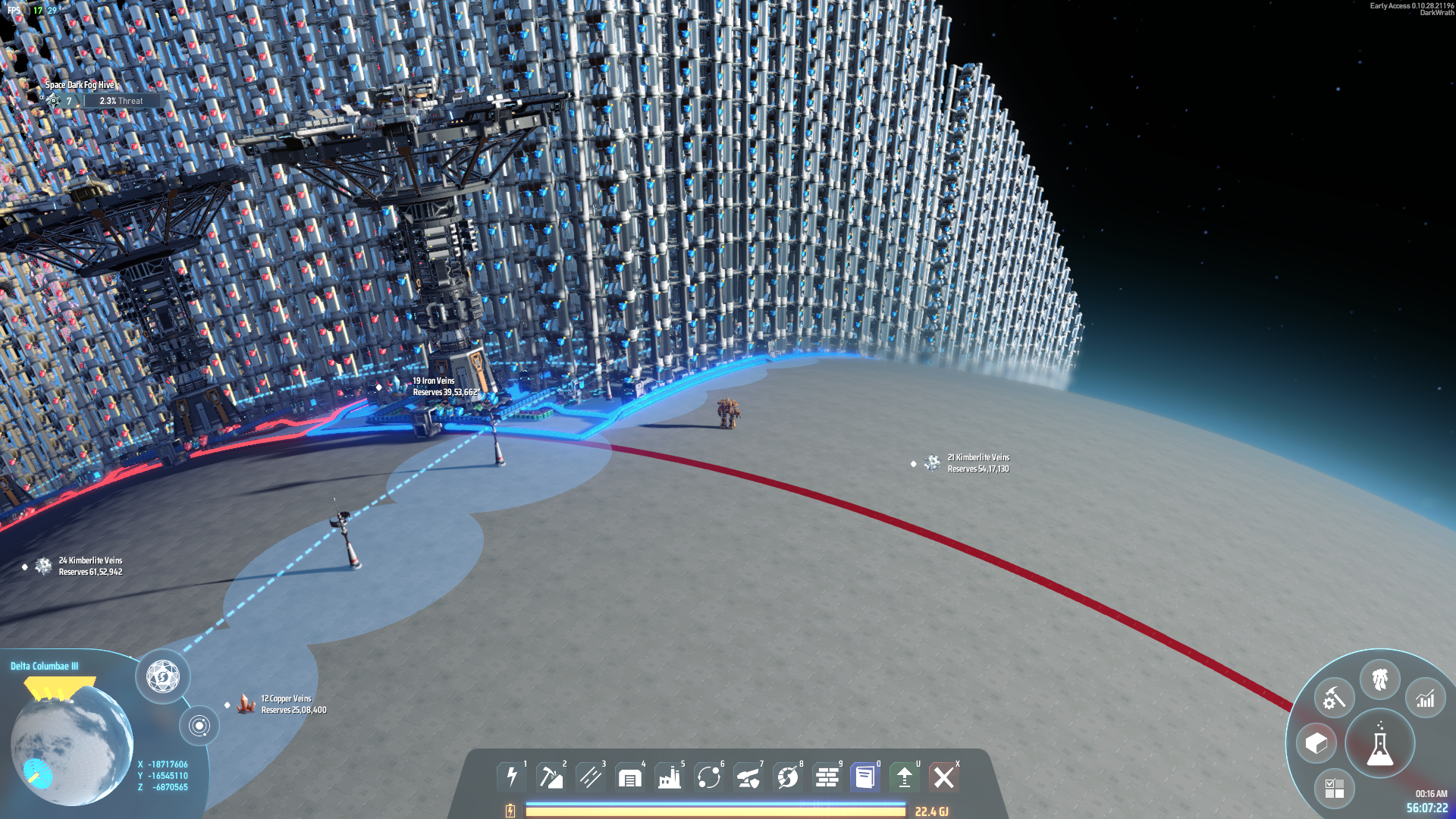1456x819 pixels.
Task: Choose the conveyor belt build category
Action: pos(591,777)
